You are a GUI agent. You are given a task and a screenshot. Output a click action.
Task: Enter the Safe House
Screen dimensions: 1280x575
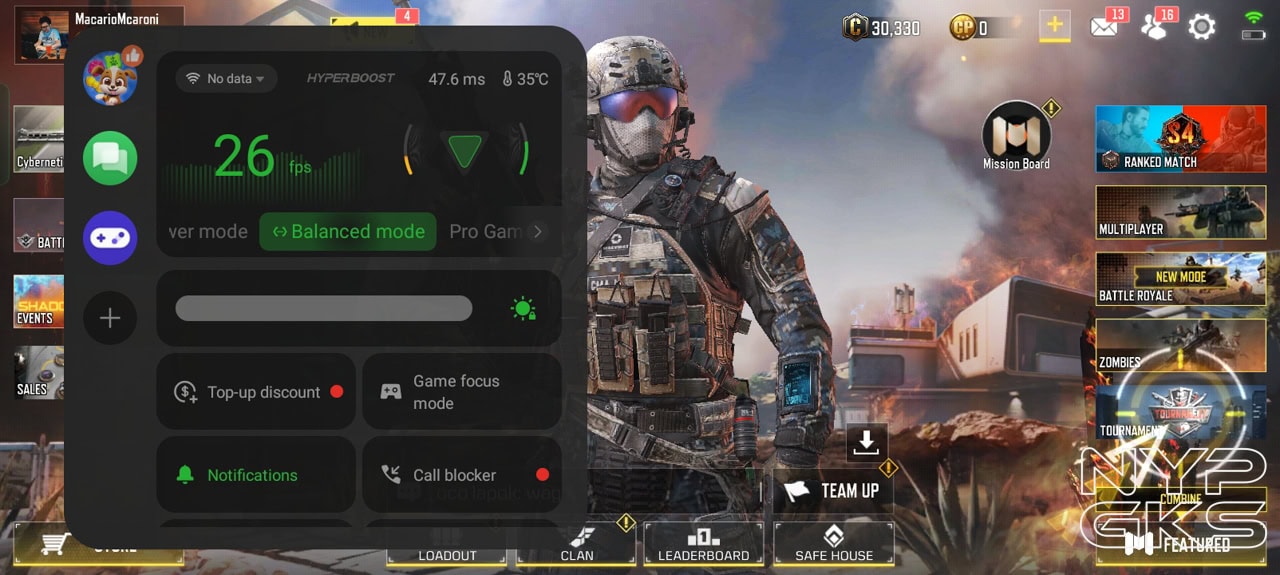click(x=833, y=544)
